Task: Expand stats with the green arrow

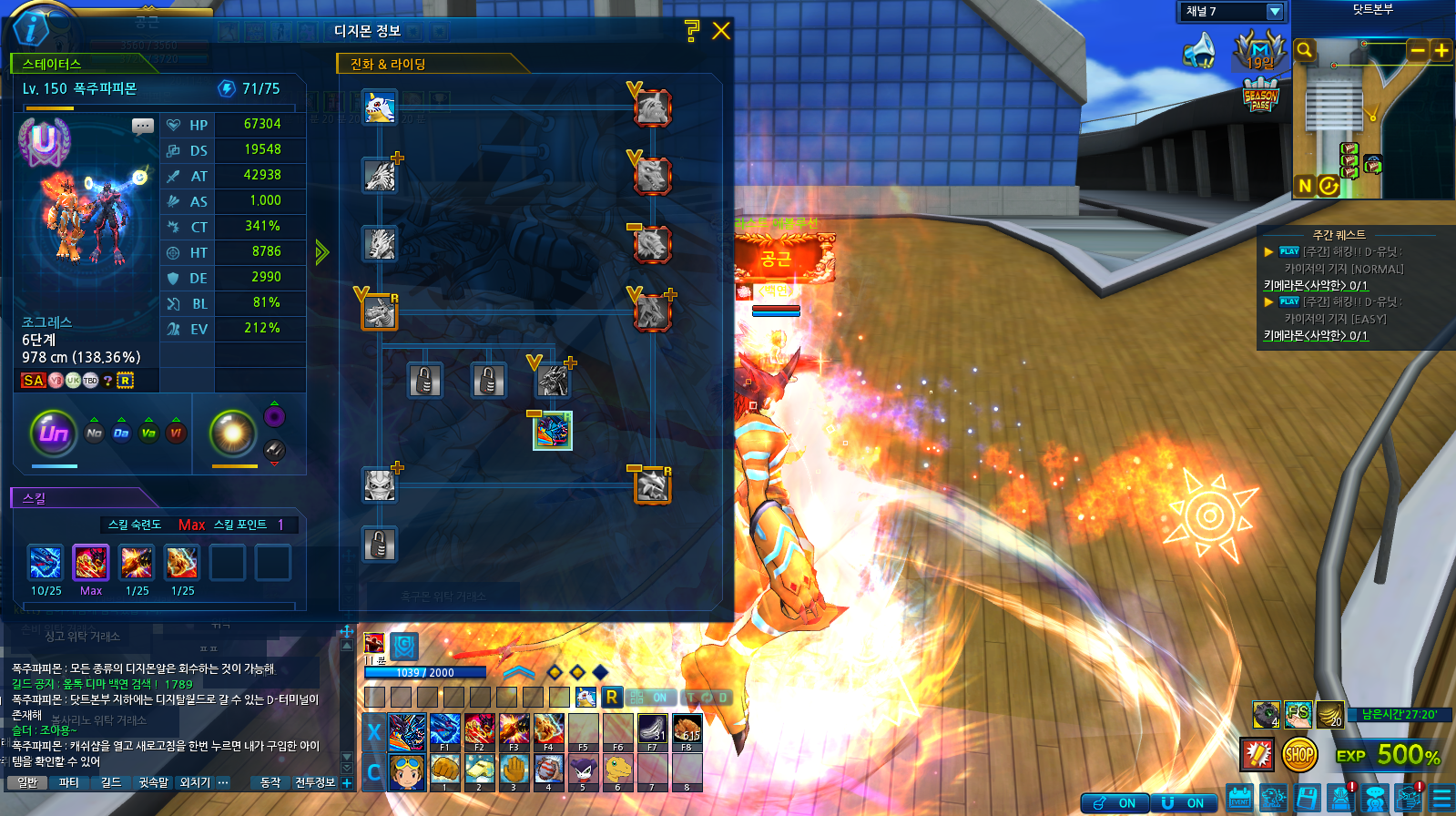Action: [321, 252]
